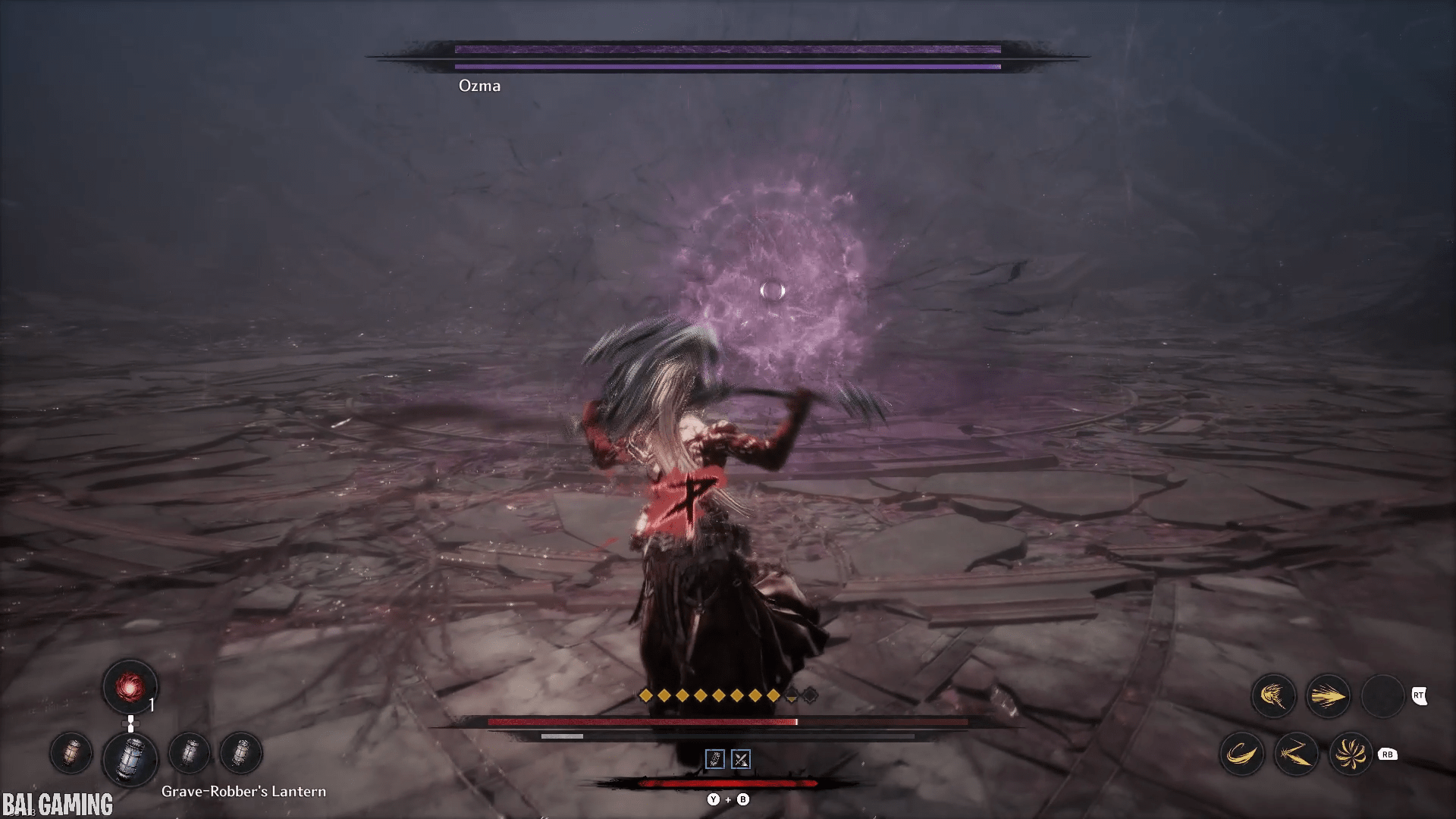Activate the golden crescent slash skill
1456x819 pixels.
point(1241,754)
